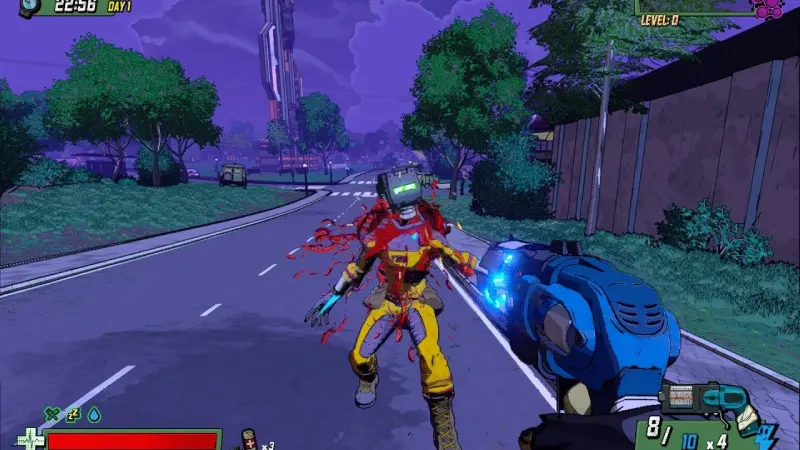Image resolution: width=800 pixels, height=450 pixels.
Task: Click the green crossed-bandage status icon
Action: point(51,413)
